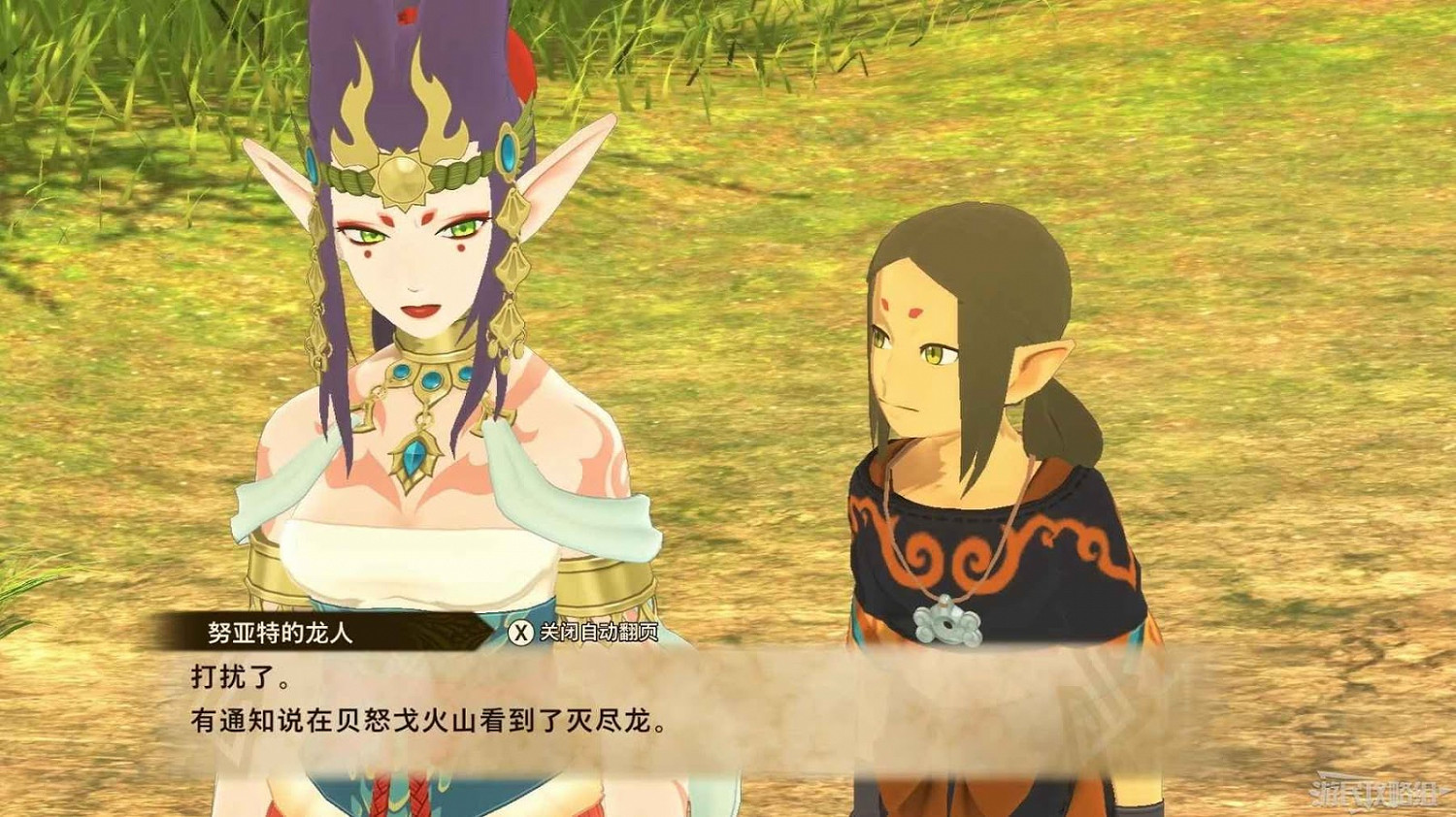This screenshot has height=817, width=1456.
Task: Click the blue gem pendant on the woman's necklace
Action: pos(415,453)
